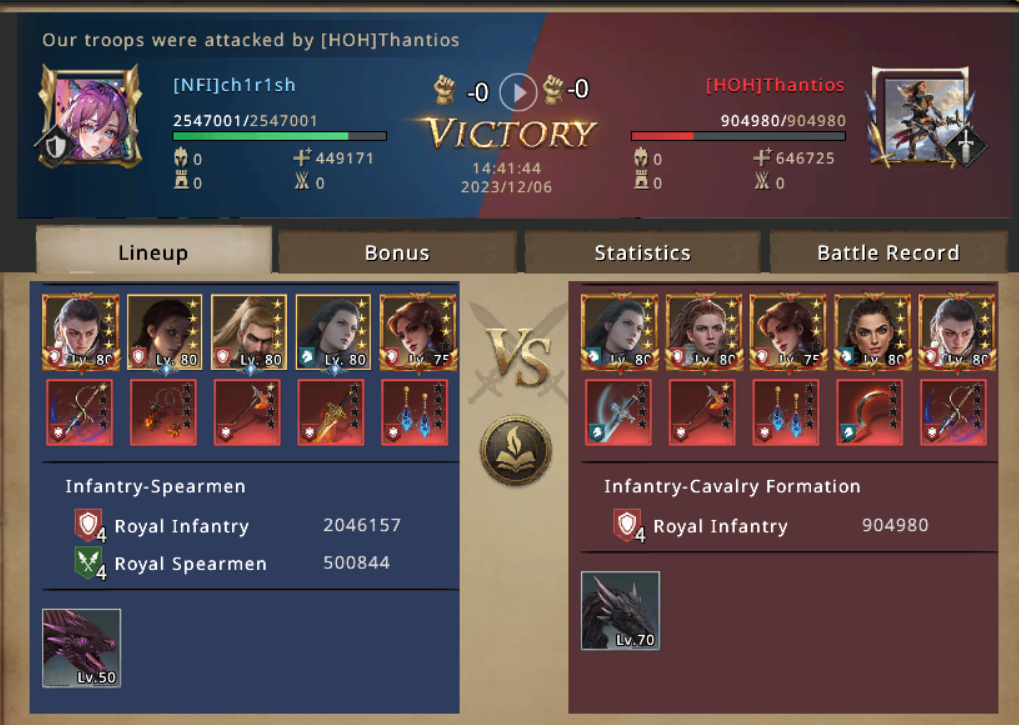
Task: Inspect the flaming sword in the left lineup
Action: click(x=331, y=412)
